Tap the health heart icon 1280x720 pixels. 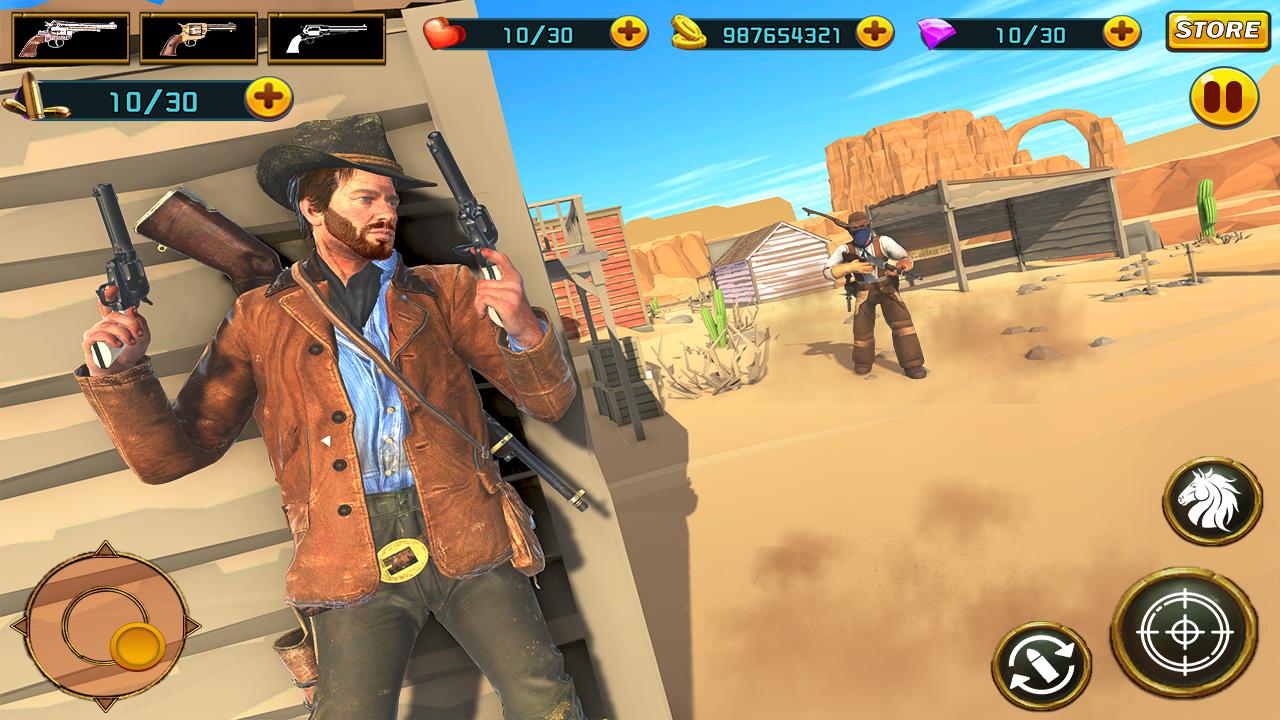[445, 33]
